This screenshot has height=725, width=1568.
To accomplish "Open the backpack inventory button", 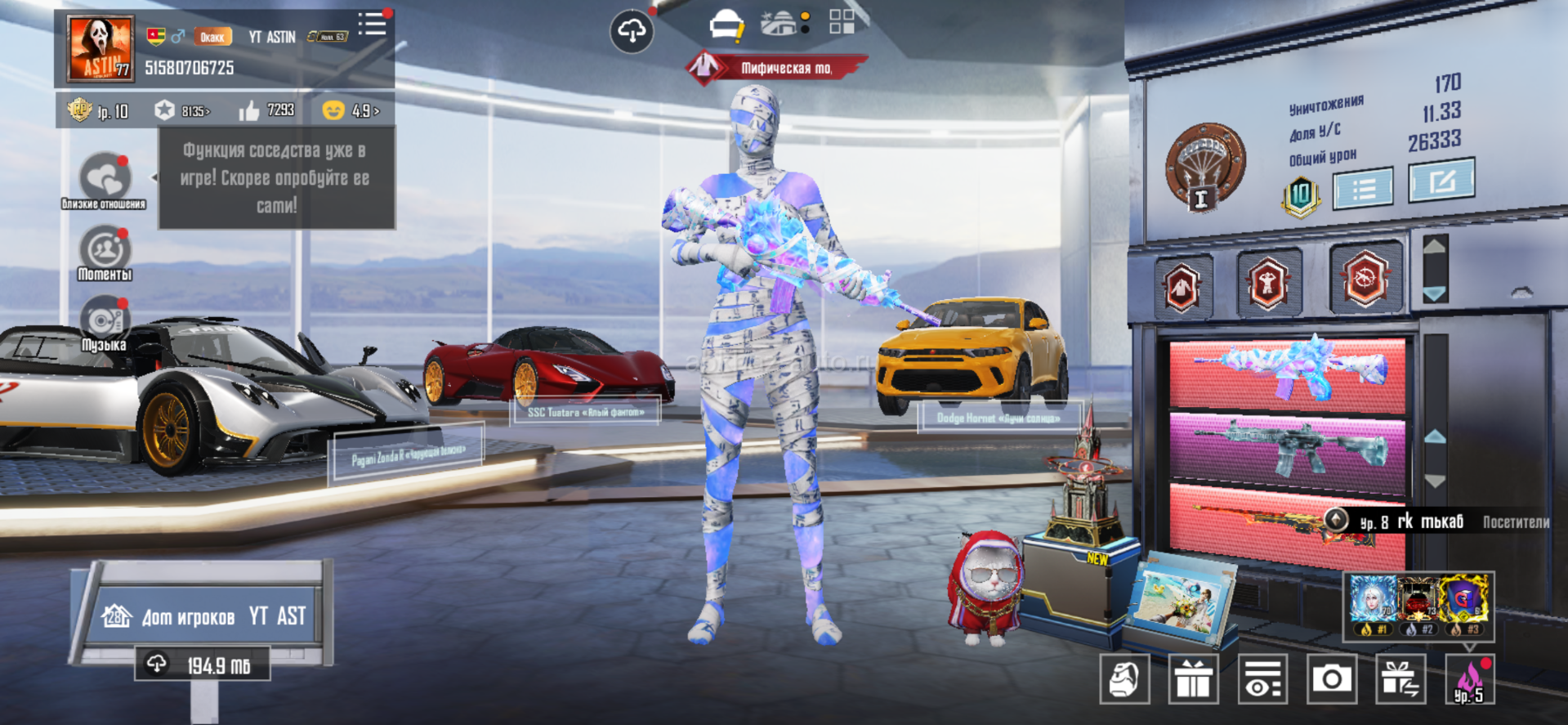I will 1124,678.
